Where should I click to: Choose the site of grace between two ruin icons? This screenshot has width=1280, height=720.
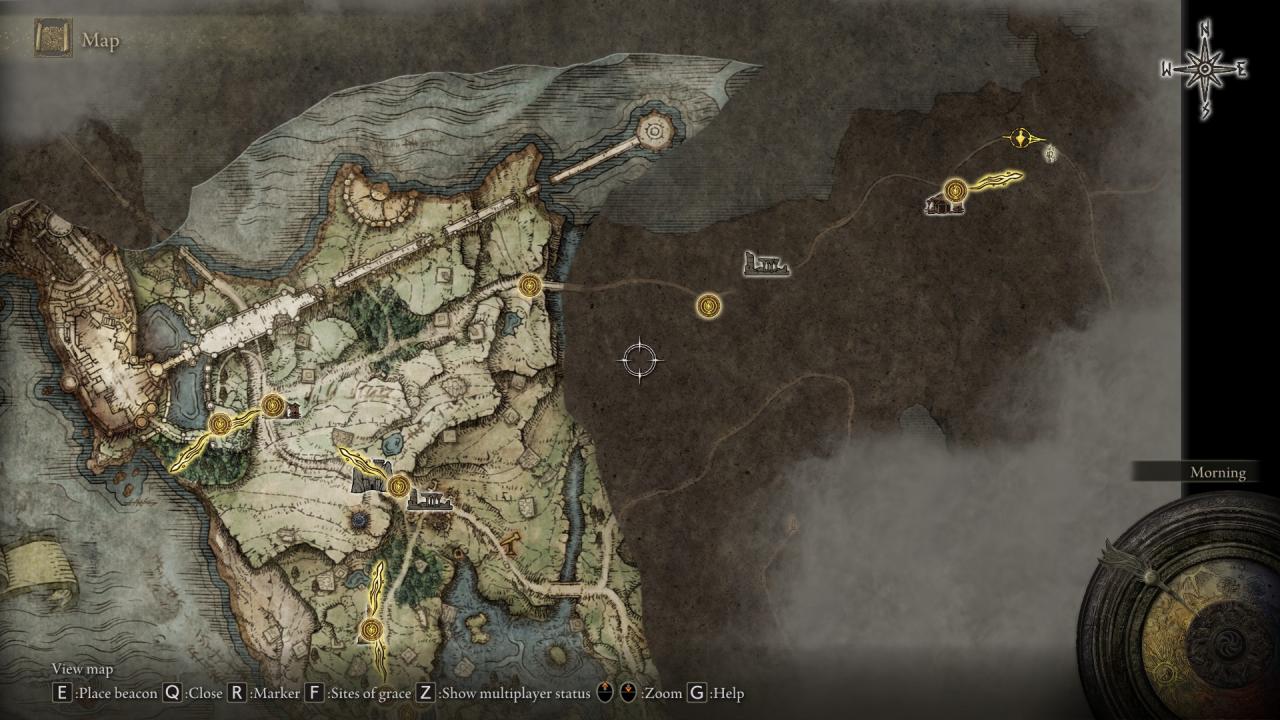pyautogui.click(x=399, y=486)
